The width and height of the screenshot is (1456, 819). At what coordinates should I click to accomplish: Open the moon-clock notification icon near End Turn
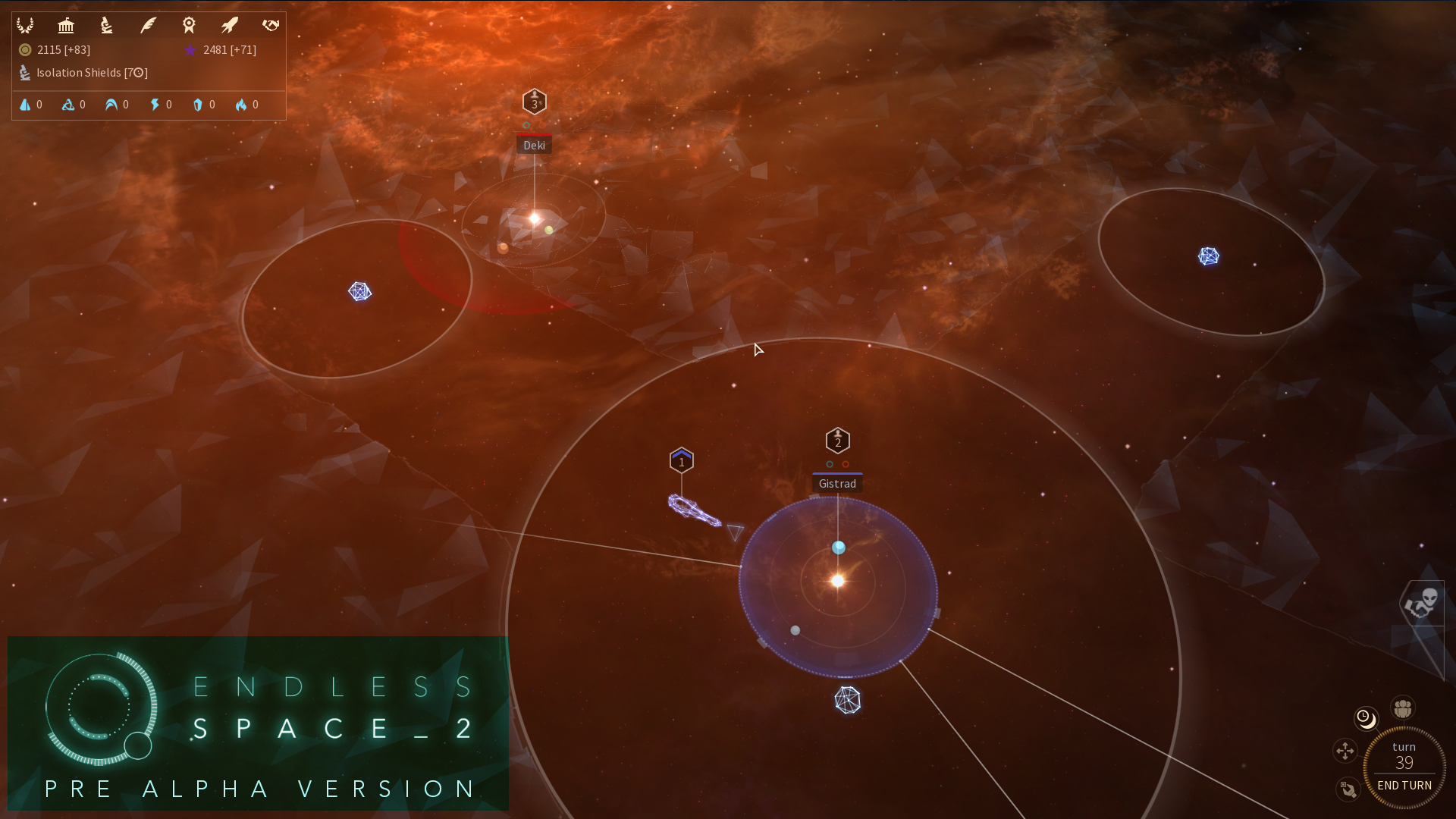pos(1367,719)
